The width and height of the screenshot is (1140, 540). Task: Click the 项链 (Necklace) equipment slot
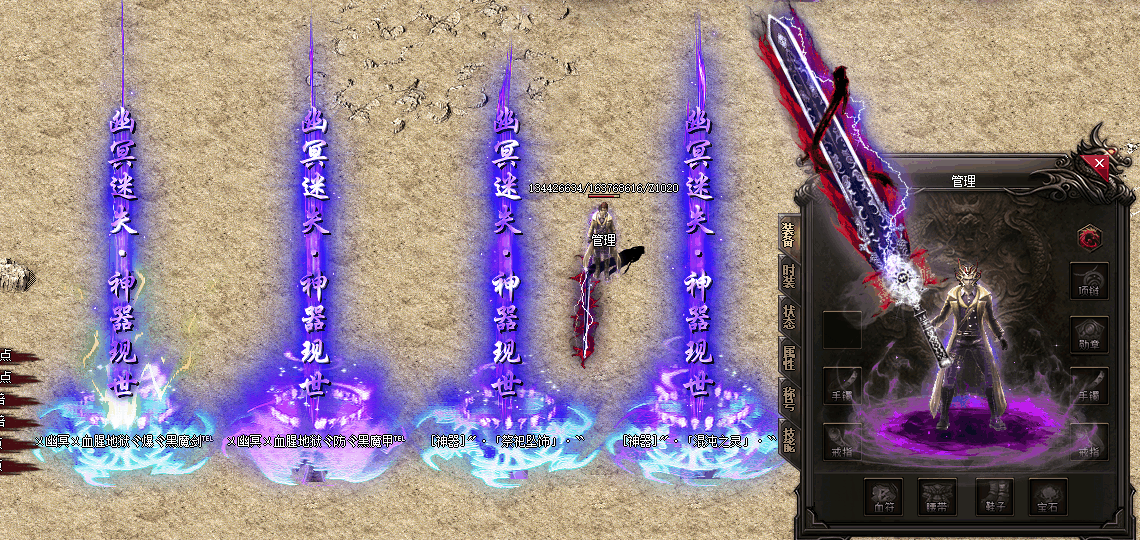[1089, 281]
